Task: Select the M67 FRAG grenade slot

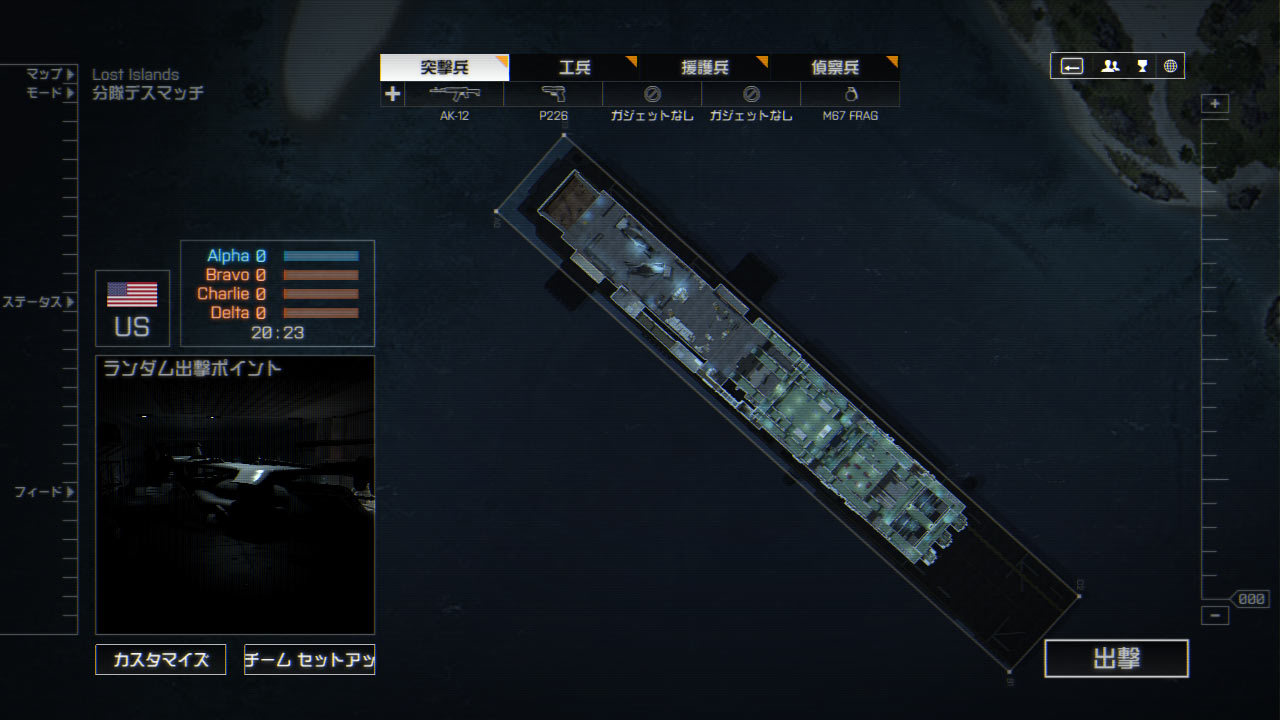Action: tap(850, 95)
